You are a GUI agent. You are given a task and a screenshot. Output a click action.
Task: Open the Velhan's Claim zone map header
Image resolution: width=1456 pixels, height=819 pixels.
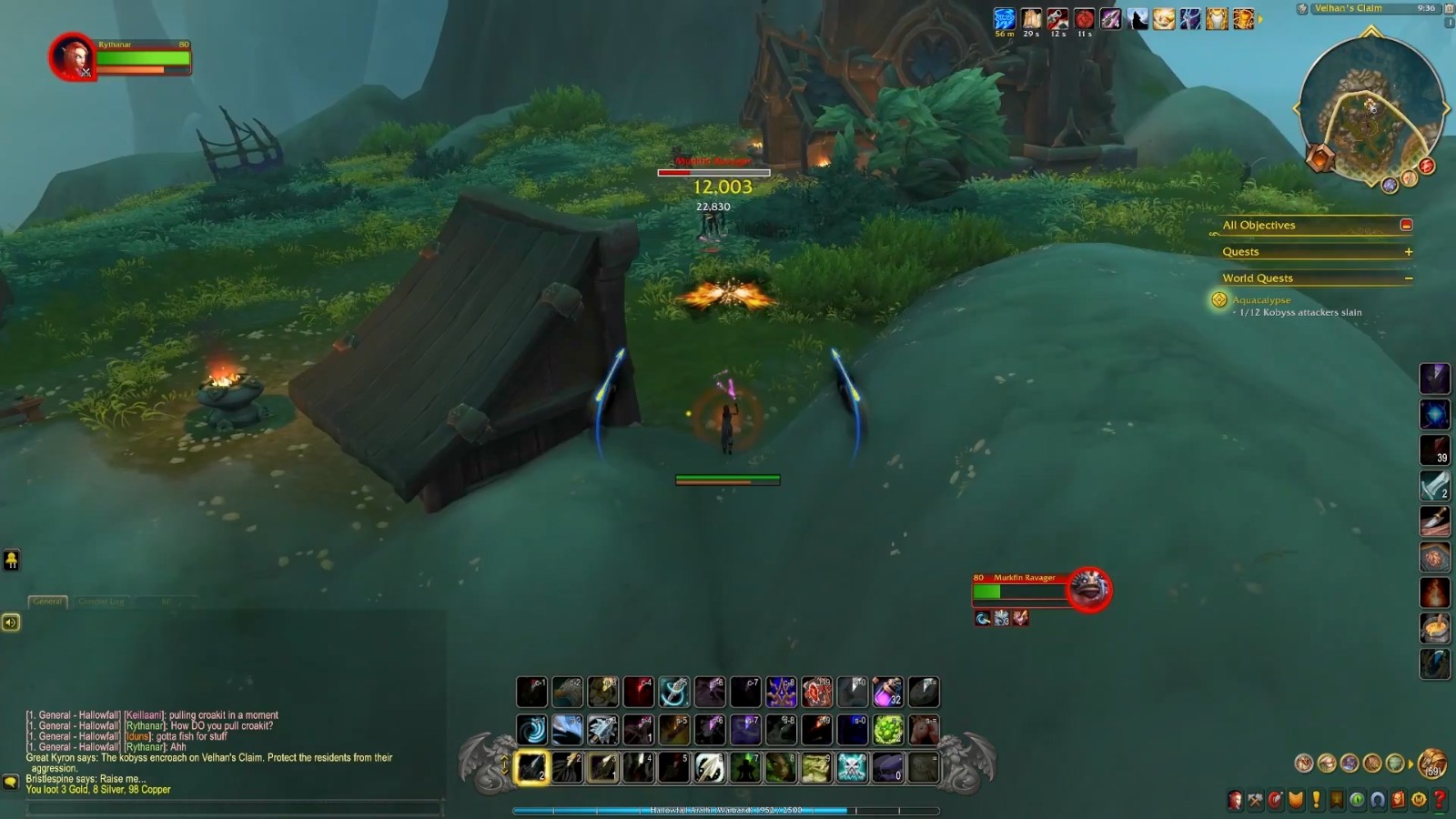pyautogui.click(x=1348, y=8)
